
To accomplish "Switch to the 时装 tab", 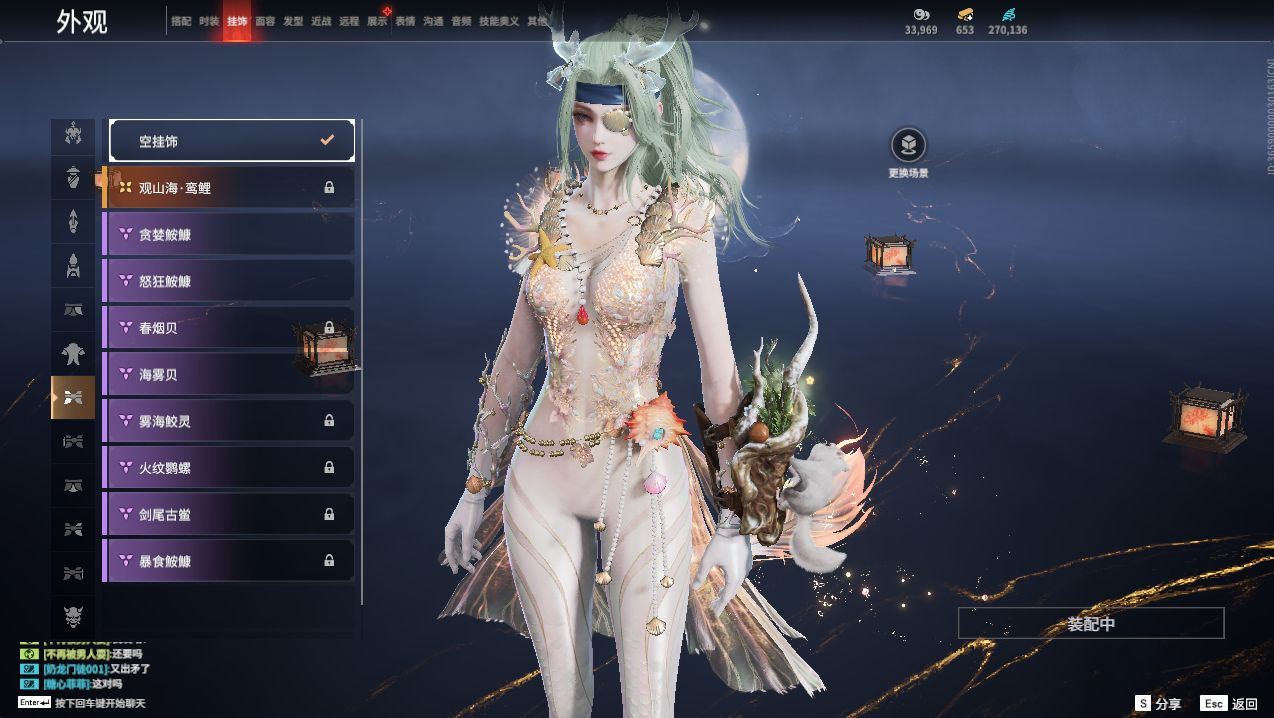I will pos(209,21).
